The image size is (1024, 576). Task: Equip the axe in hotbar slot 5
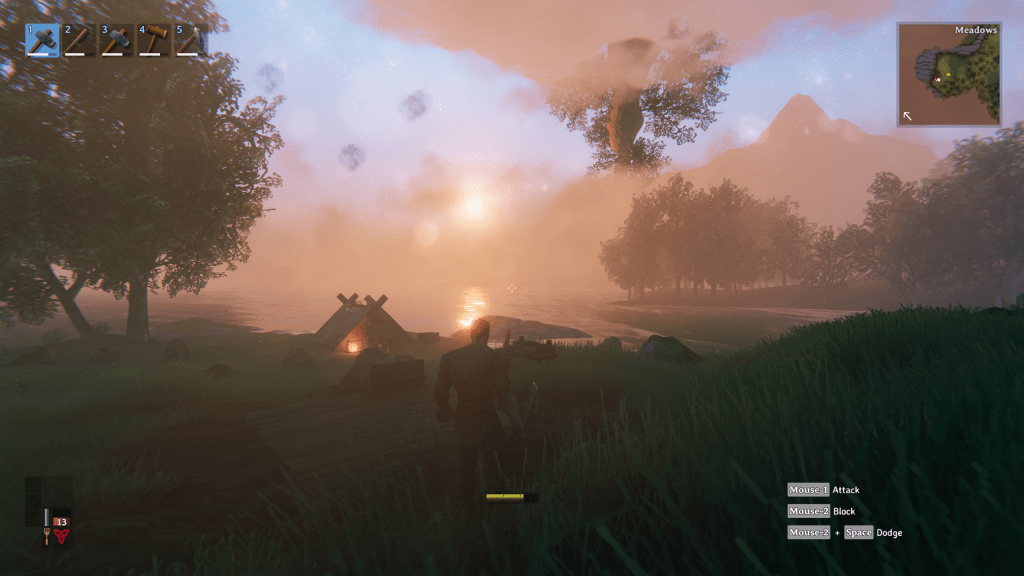[x=191, y=39]
